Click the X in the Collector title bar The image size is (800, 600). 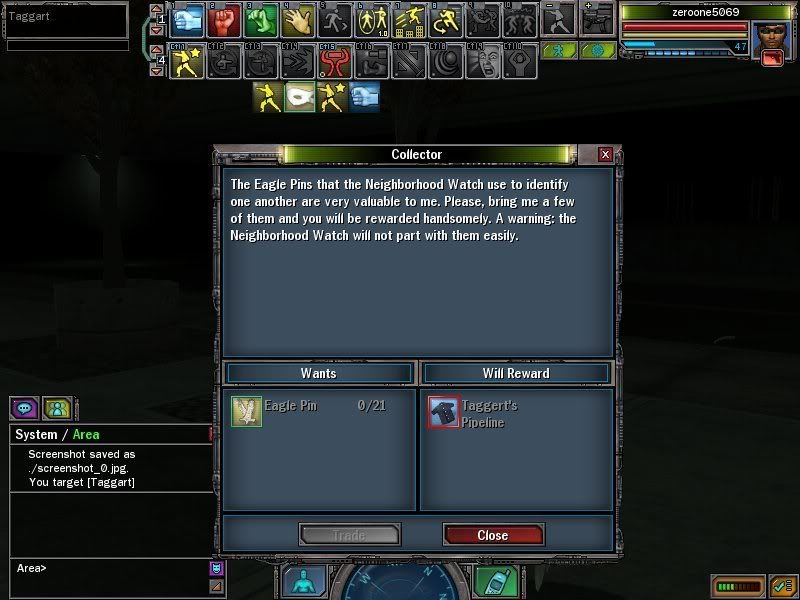(x=605, y=155)
